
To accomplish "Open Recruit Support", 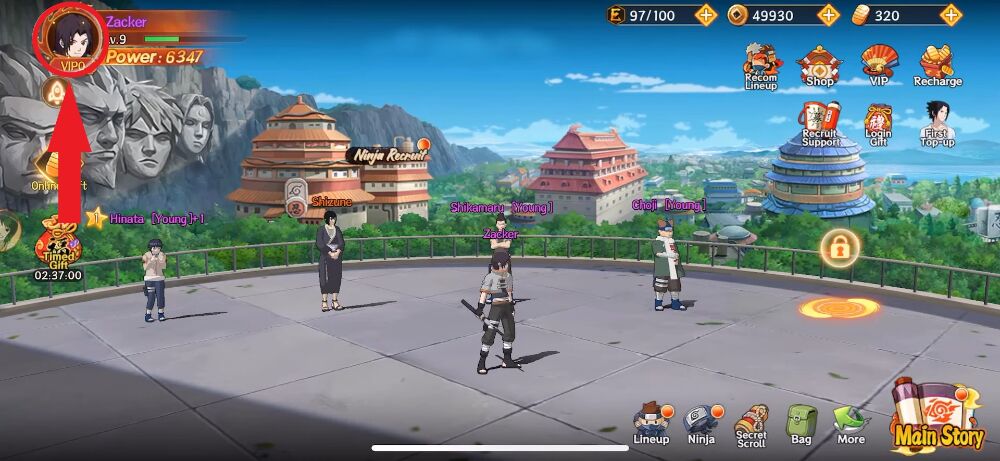I will (820, 124).
